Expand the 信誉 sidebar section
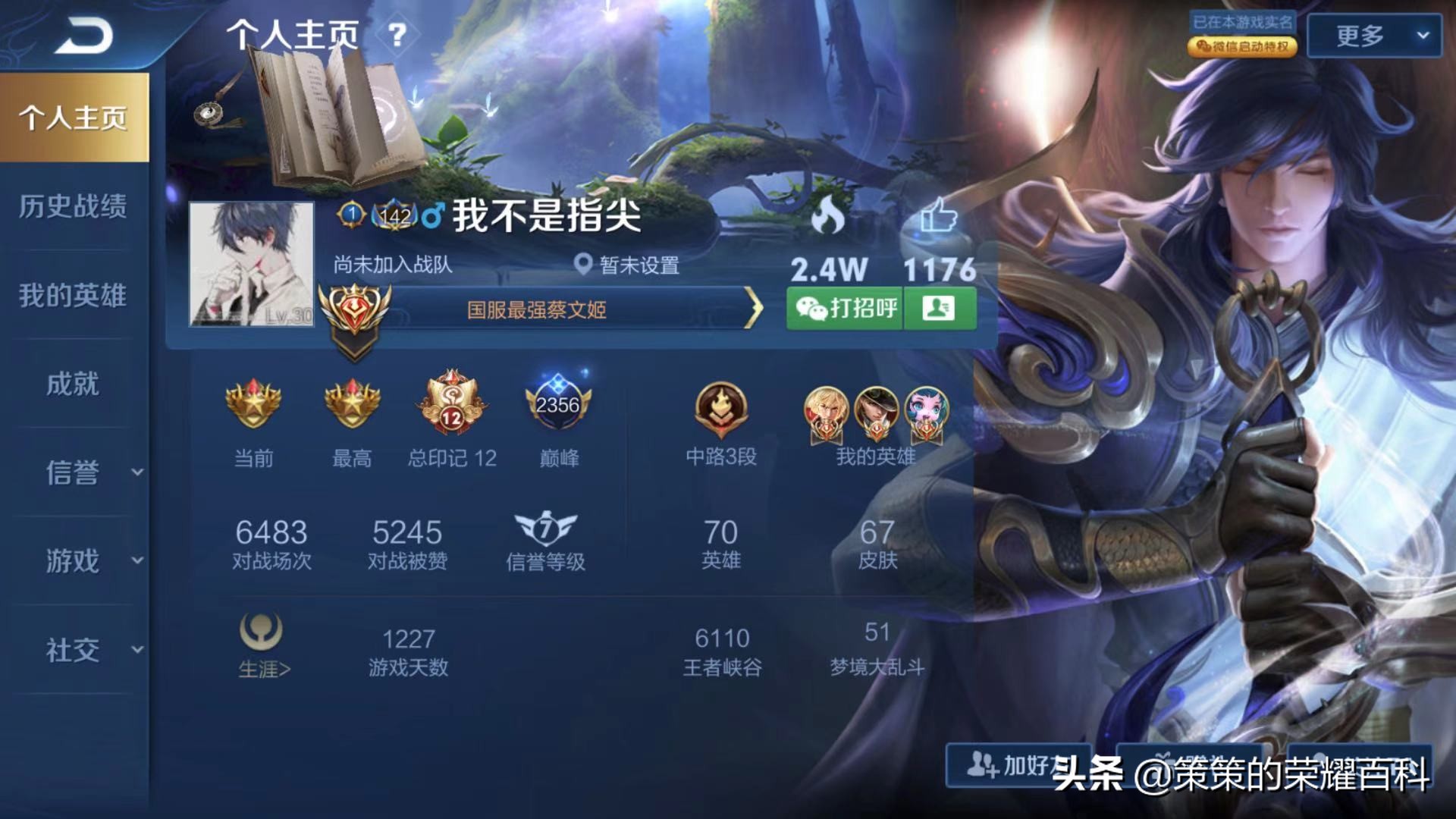 tap(74, 474)
